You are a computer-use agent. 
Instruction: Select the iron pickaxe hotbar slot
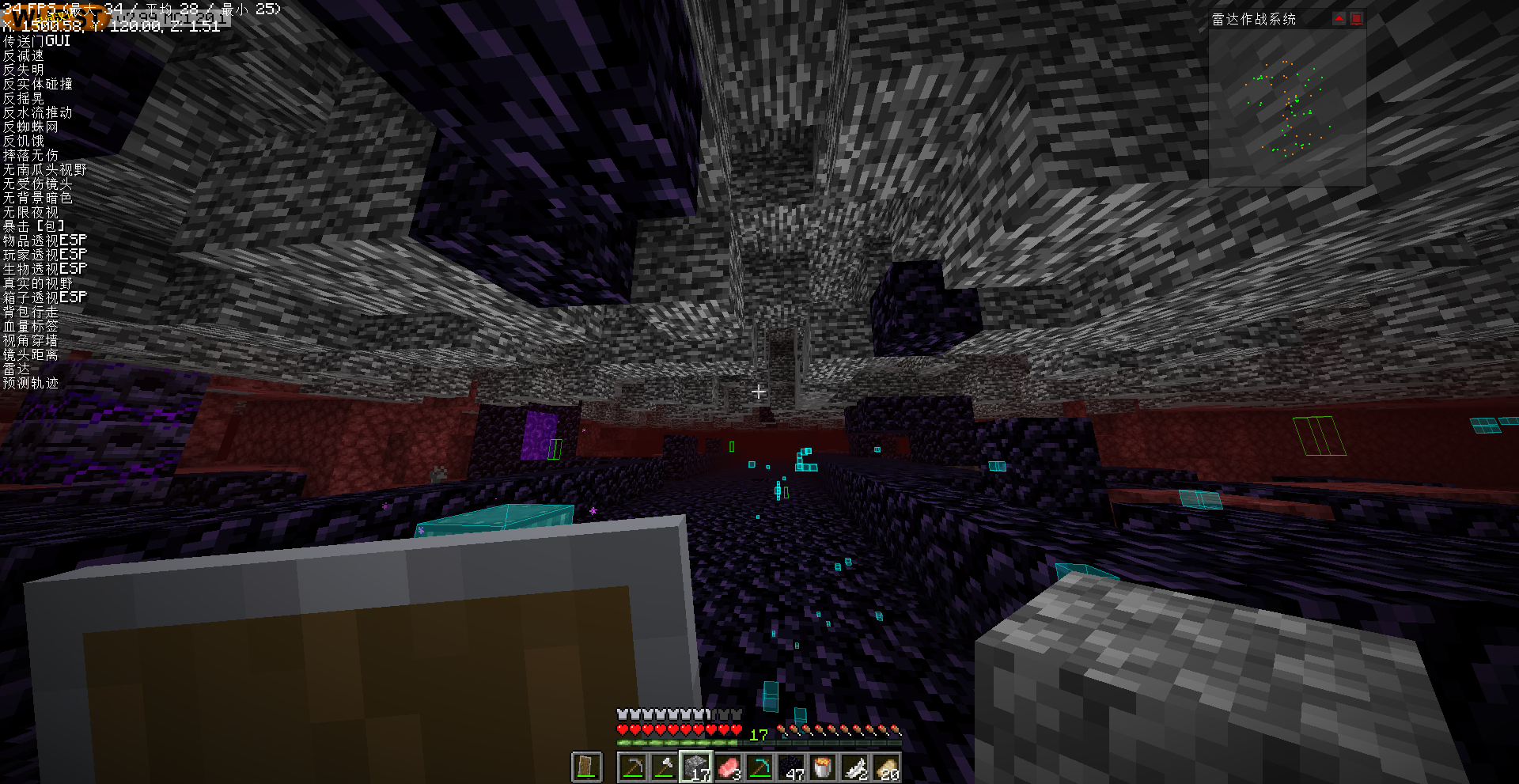pos(632,767)
